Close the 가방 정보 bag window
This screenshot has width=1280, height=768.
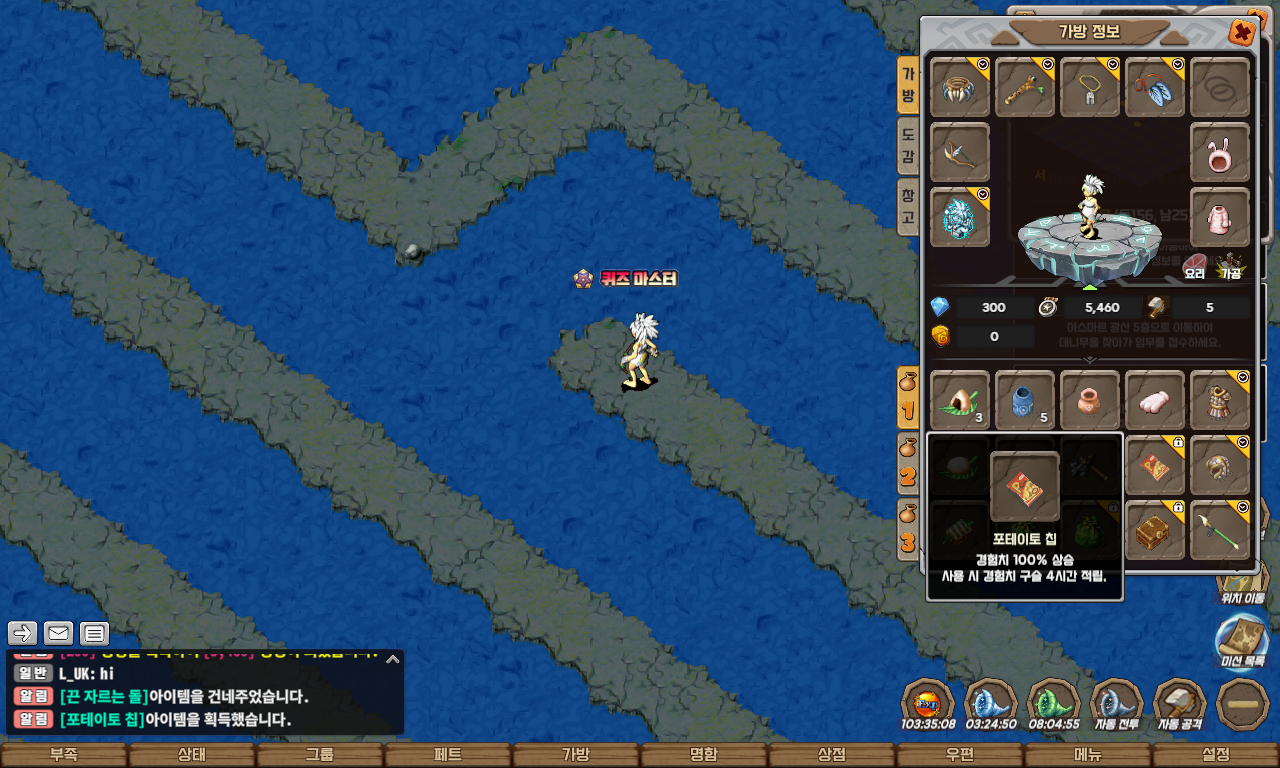(1242, 33)
